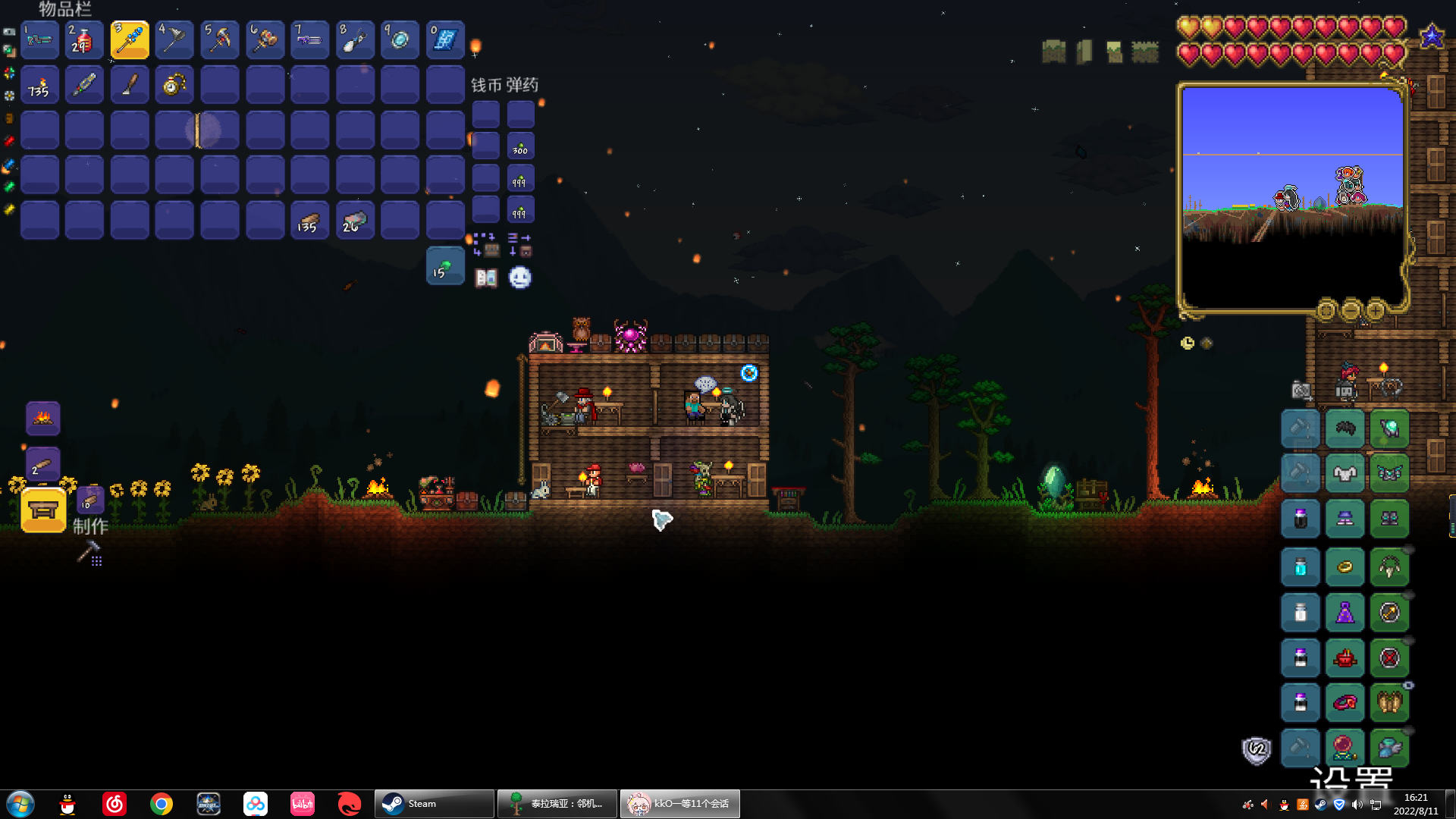
Task: Craft the wooden work bench
Action: point(43,510)
